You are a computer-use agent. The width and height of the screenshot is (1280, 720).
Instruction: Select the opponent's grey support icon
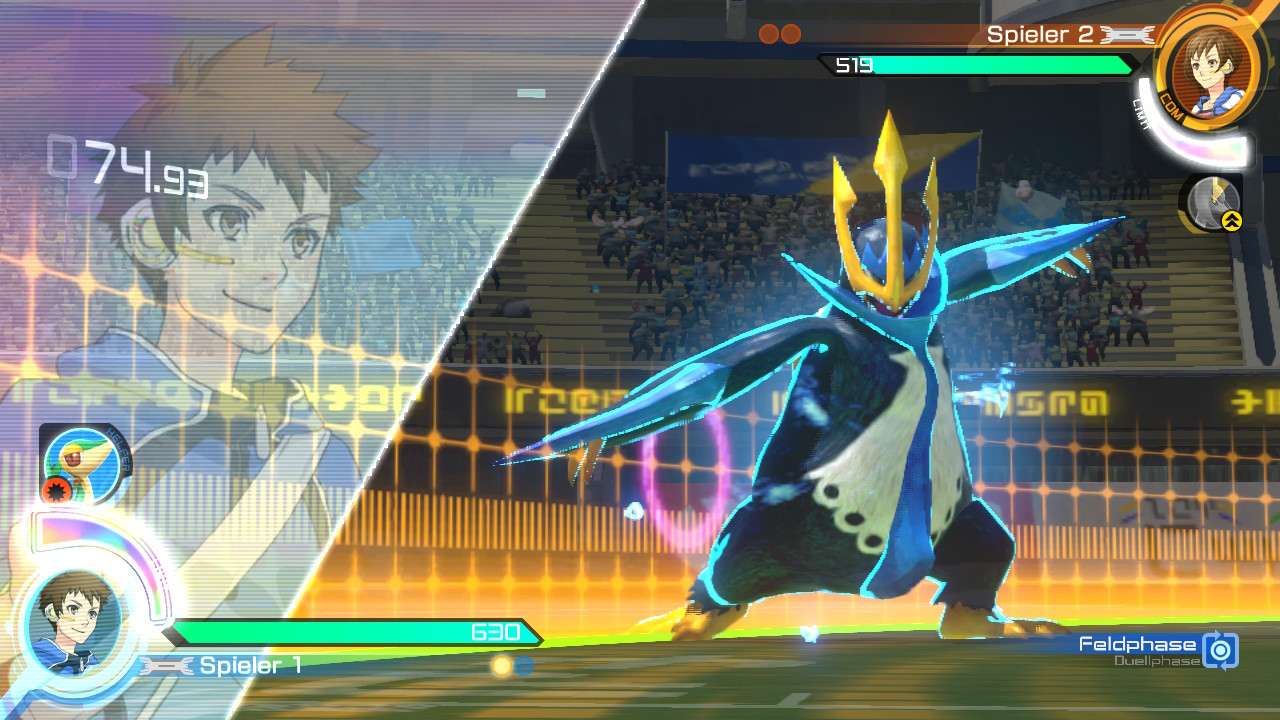point(1213,202)
